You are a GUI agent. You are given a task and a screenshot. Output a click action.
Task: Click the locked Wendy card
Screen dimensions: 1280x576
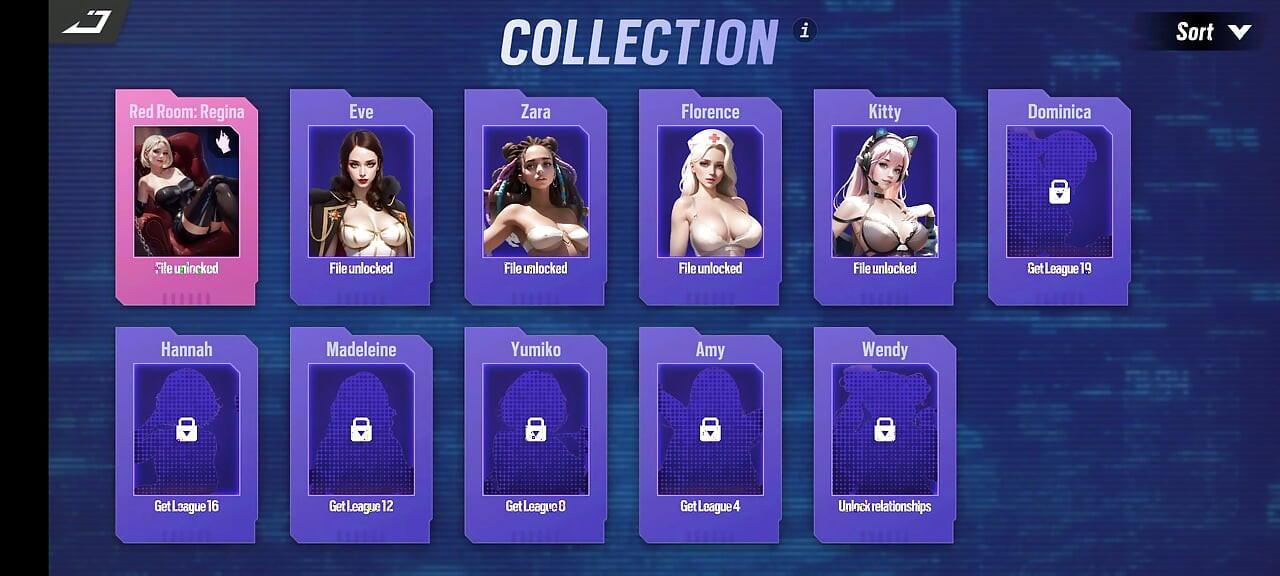(884, 434)
